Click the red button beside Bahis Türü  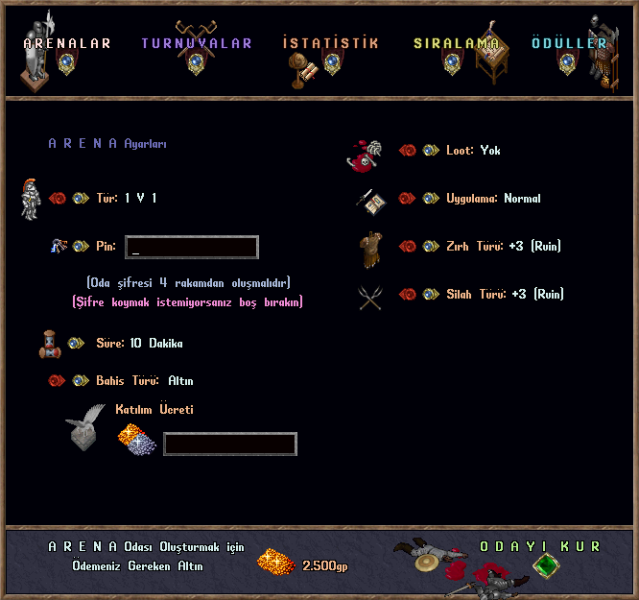tap(58, 381)
